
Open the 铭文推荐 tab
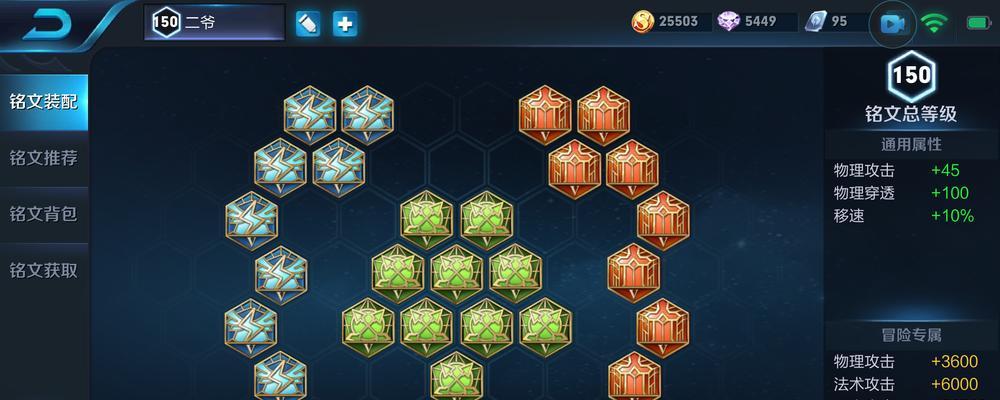[43, 158]
